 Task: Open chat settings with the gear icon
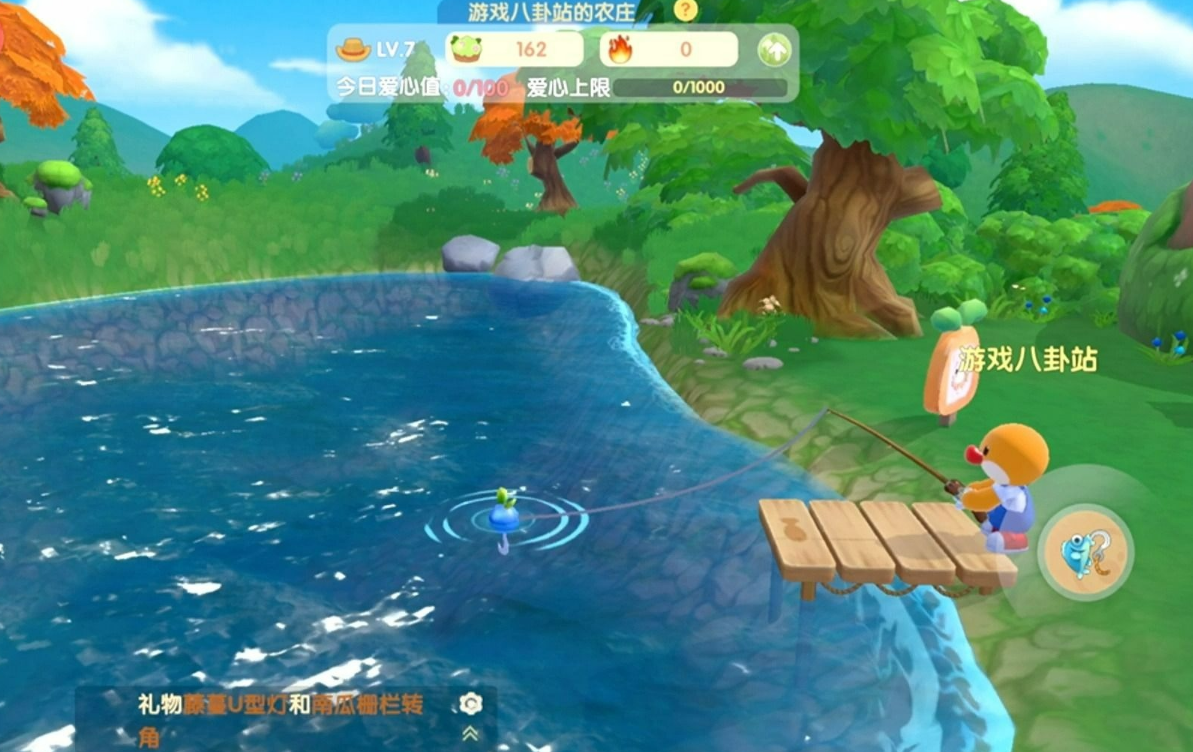pyautogui.click(x=471, y=704)
